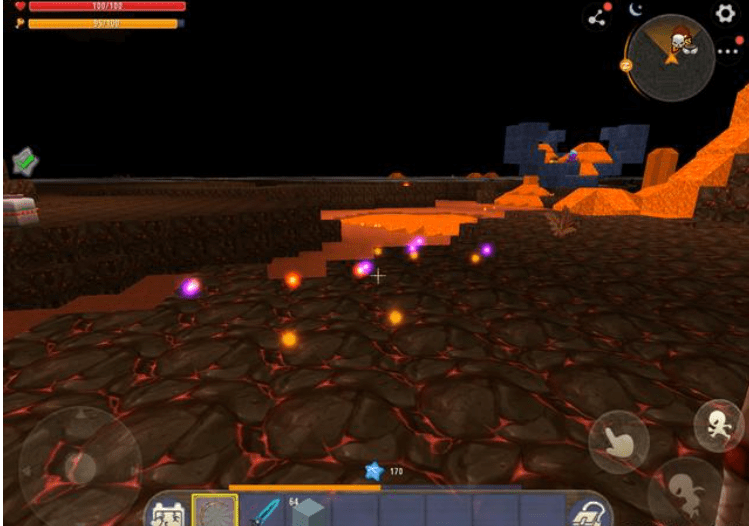
Task: Select the stone block stack slot
Action: [309, 511]
